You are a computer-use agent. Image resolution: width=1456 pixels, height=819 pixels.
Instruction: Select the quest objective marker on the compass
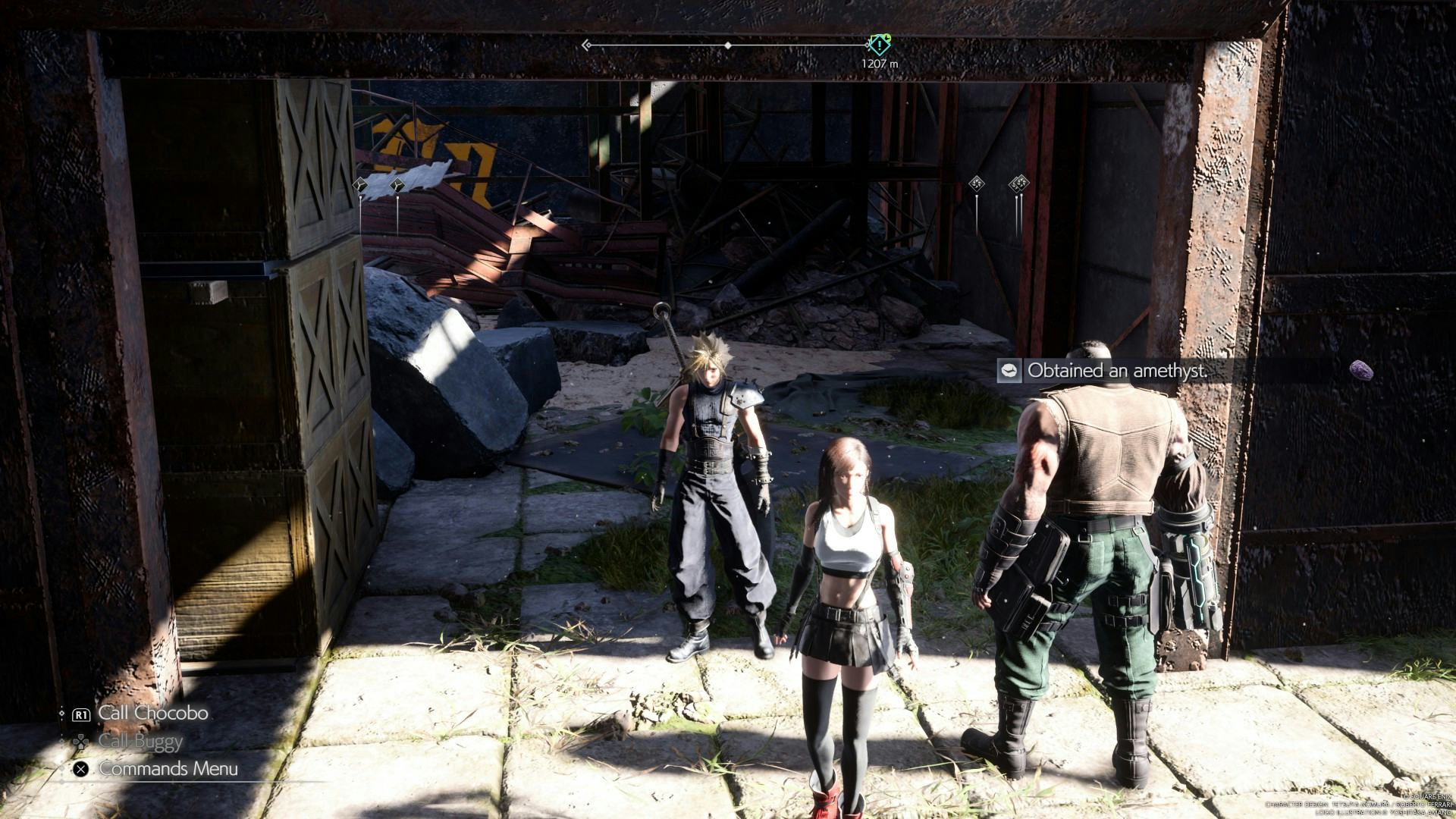[879, 44]
